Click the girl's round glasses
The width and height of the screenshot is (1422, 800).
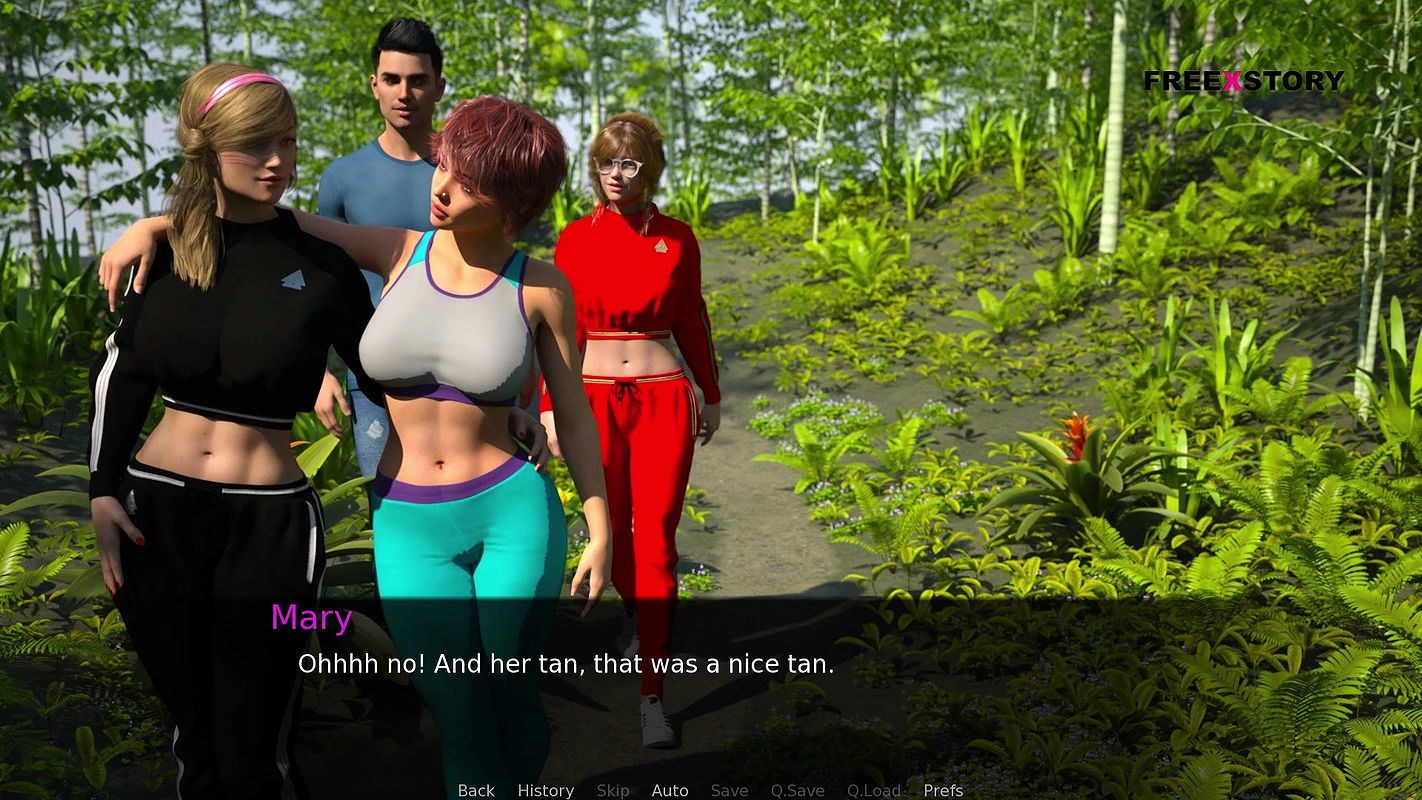[620, 167]
